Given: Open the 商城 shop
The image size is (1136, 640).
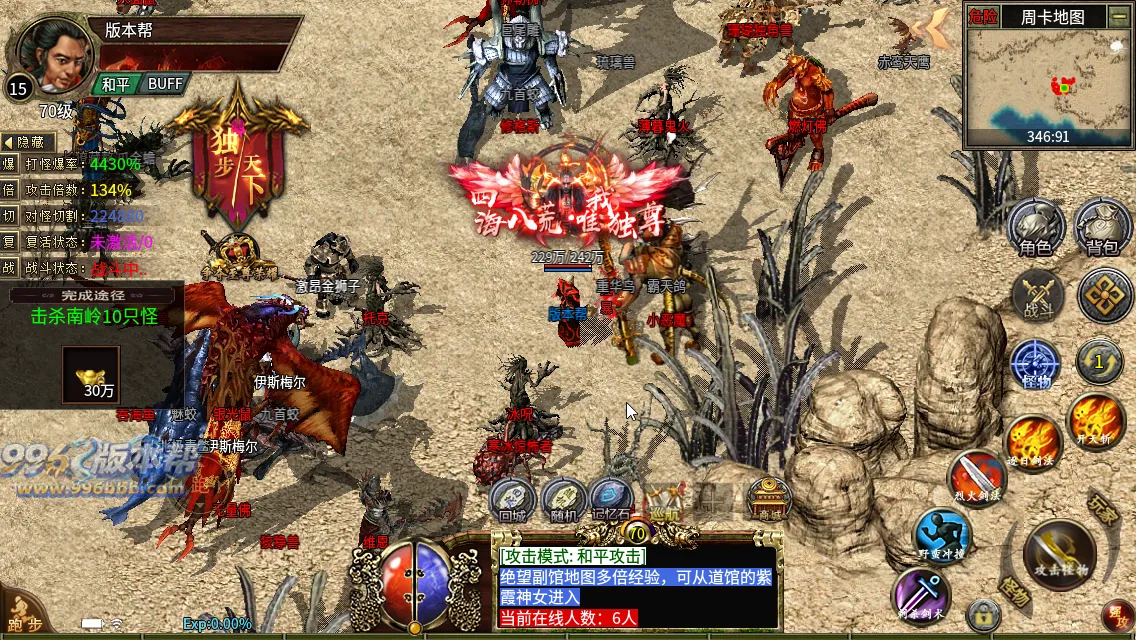Looking at the screenshot, I should click(x=770, y=498).
